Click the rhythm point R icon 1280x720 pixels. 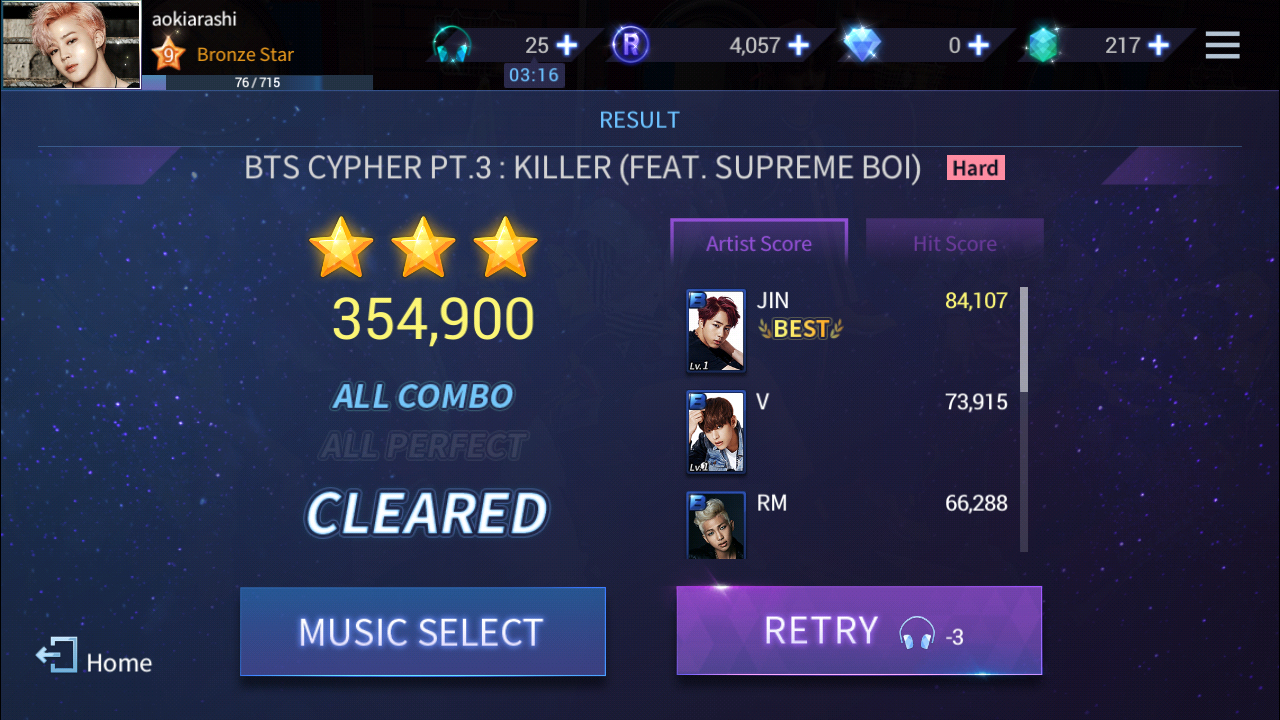[630, 45]
